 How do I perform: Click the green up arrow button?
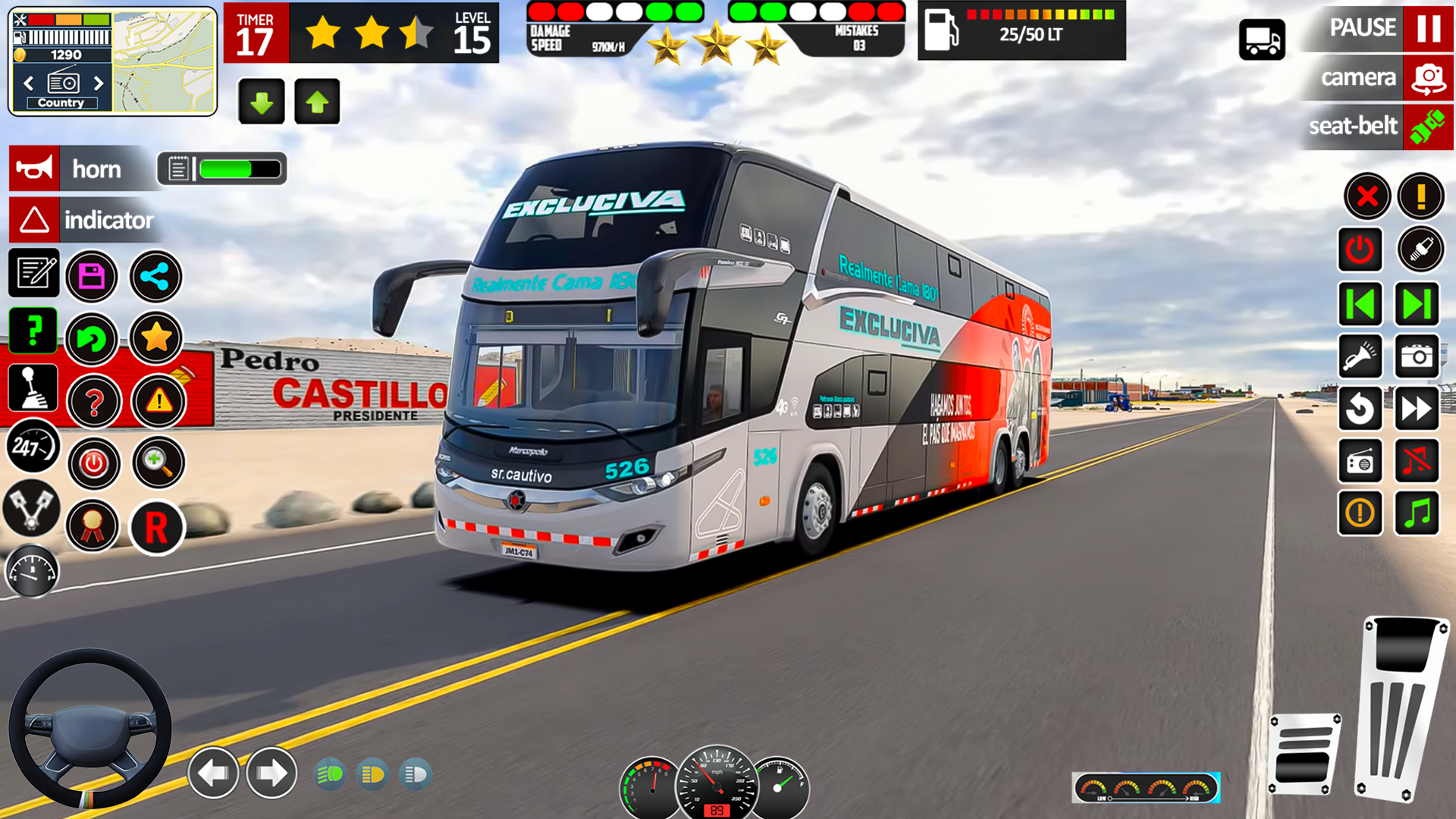pos(317,102)
